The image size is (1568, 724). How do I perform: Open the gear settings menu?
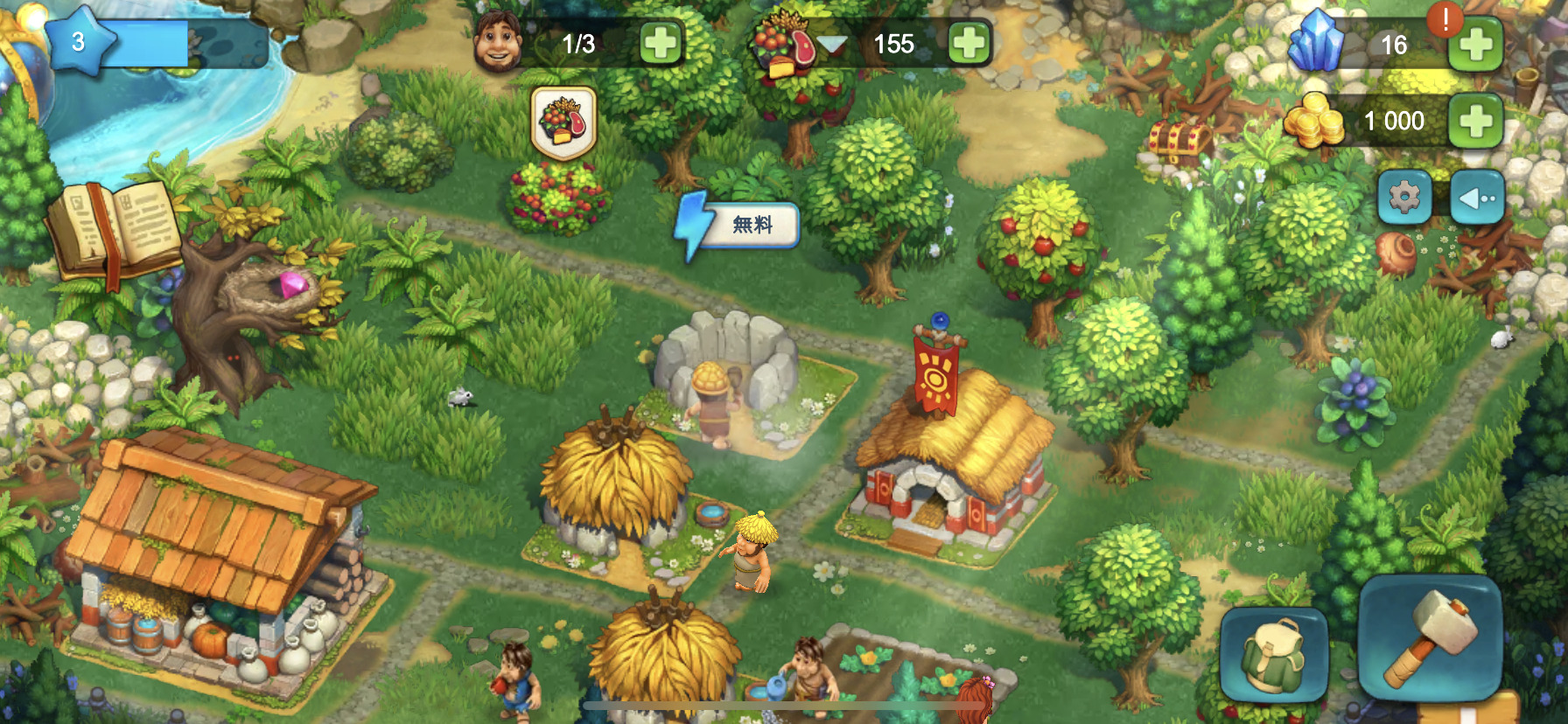click(1404, 197)
